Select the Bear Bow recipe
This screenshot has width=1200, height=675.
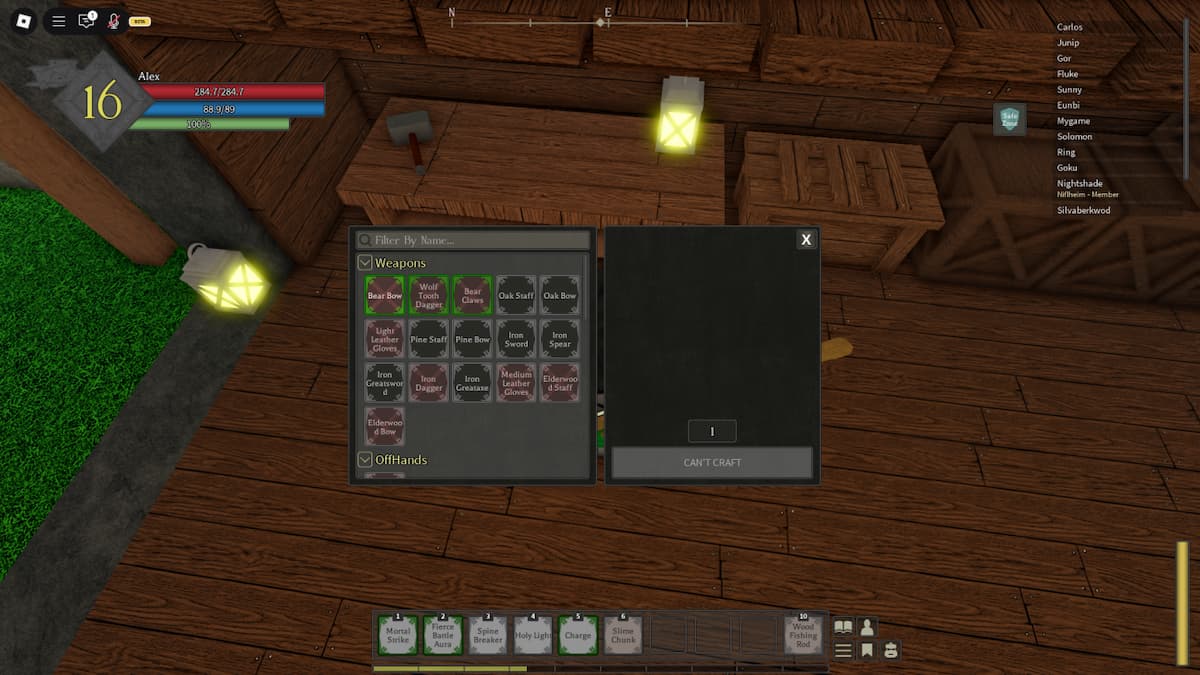pyautogui.click(x=384, y=296)
